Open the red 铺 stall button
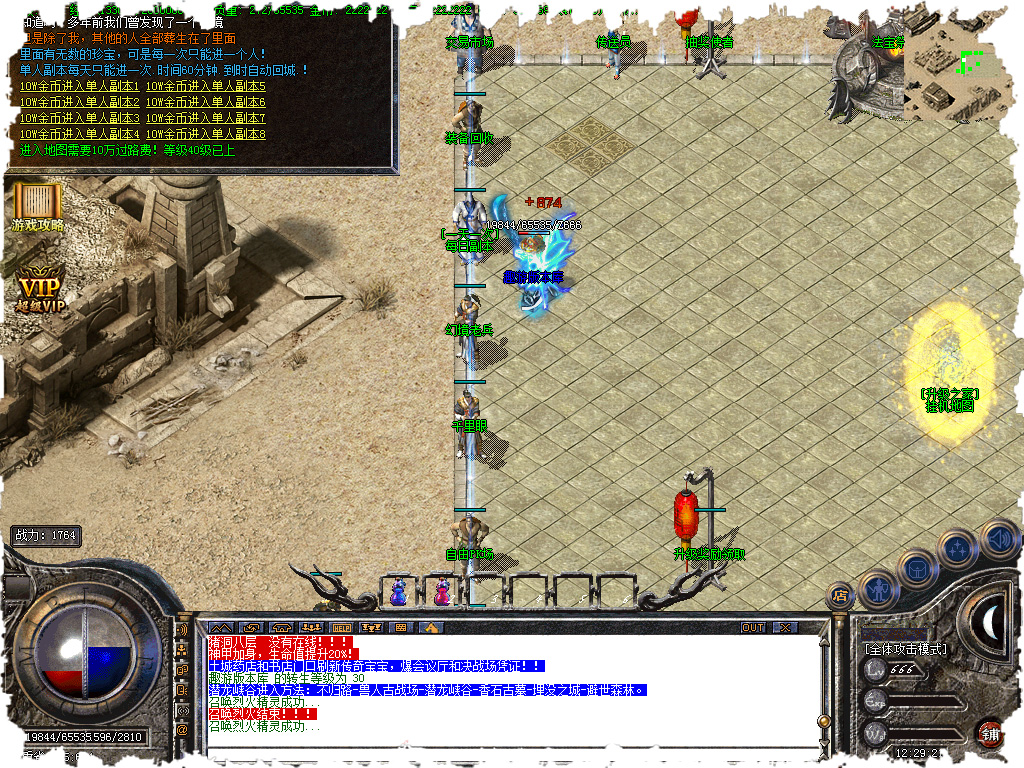This screenshot has width=1024, height=768. tap(989, 734)
